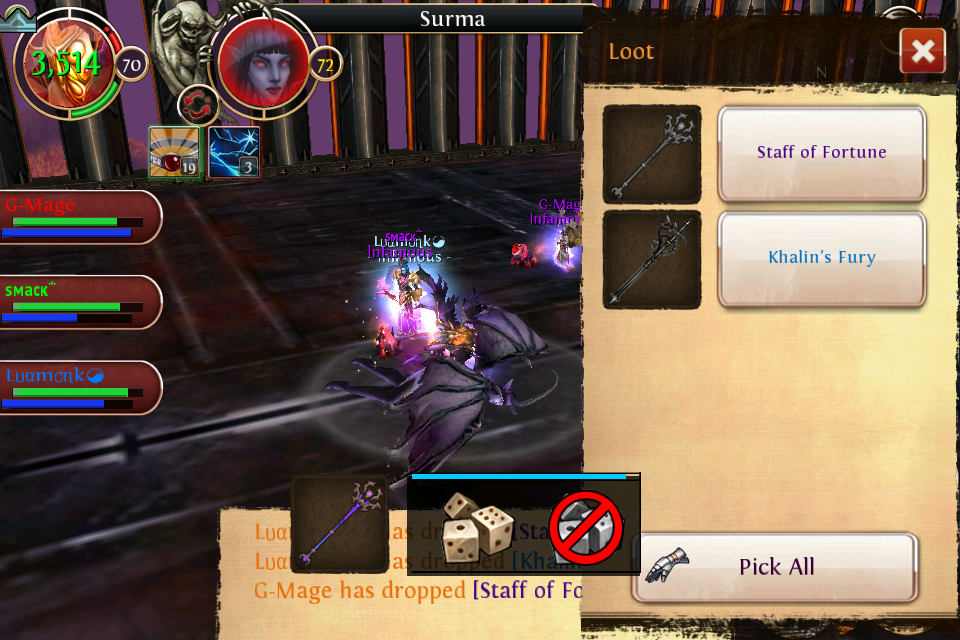Select the Staff of Fortune button

[821, 153]
